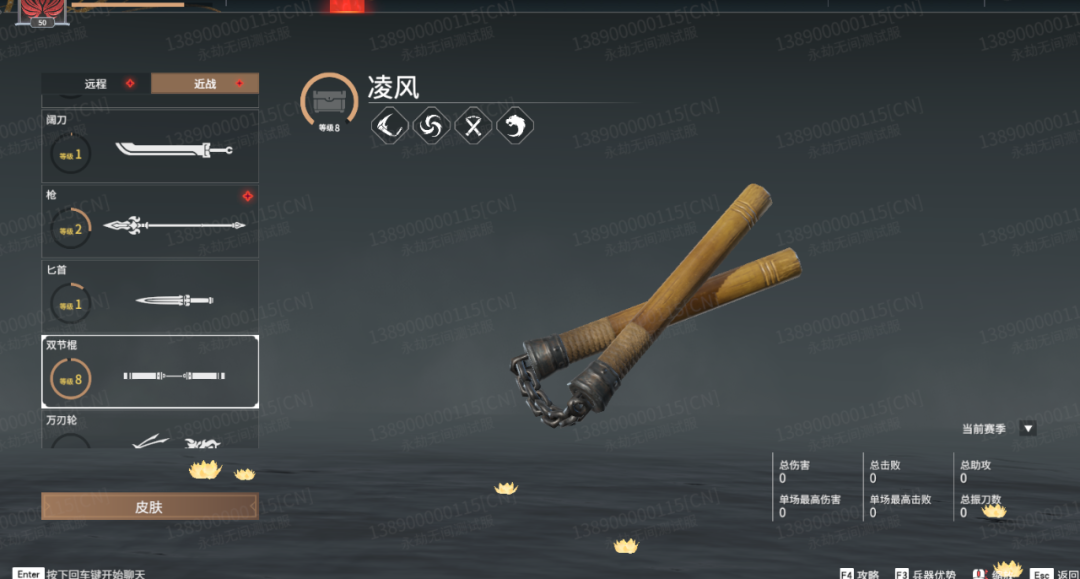Open the 攻略 guide option
This screenshot has width=1080, height=579.
coord(860,574)
